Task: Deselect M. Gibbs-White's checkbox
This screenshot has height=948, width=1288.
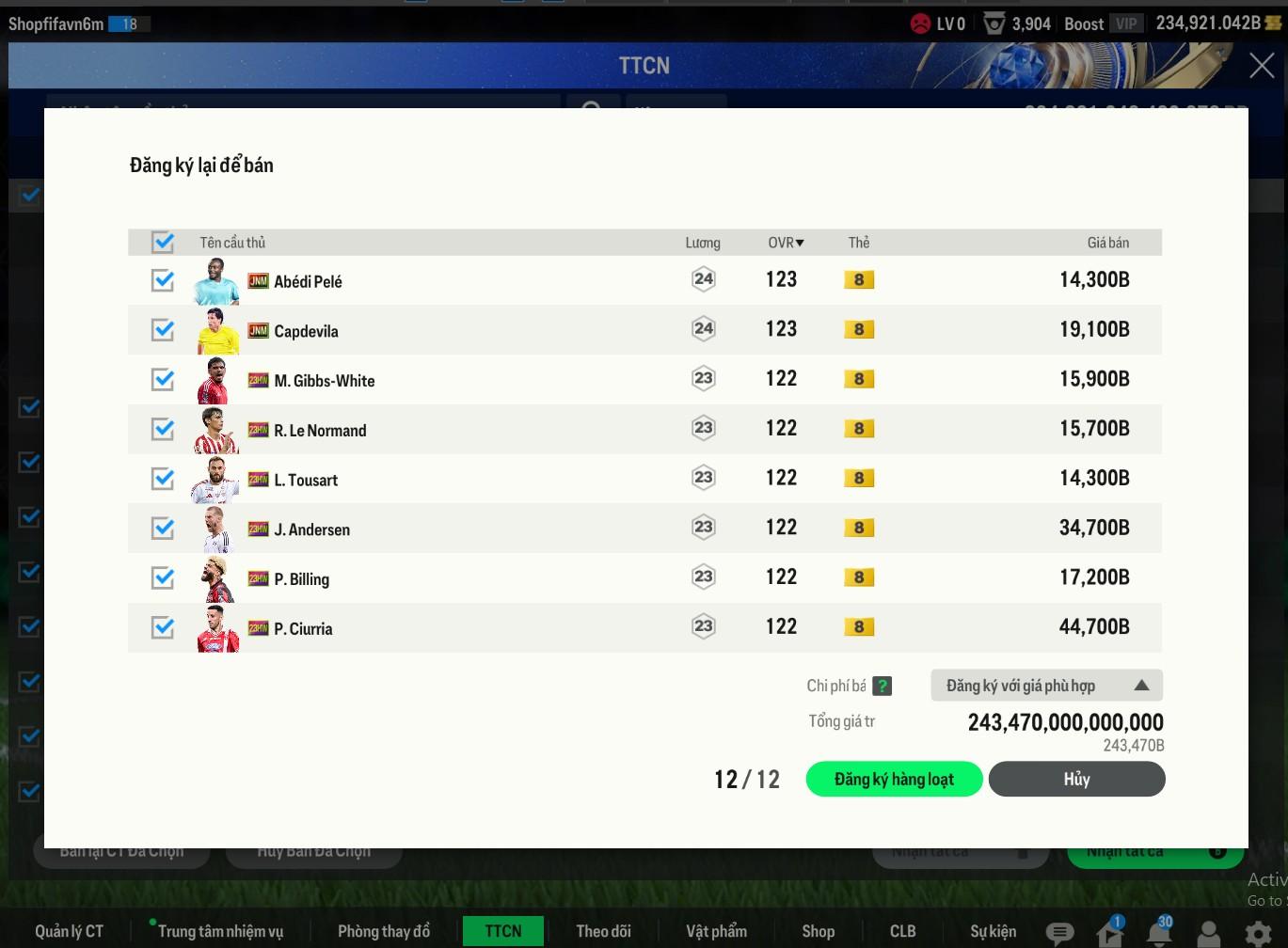Action: tap(163, 379)
